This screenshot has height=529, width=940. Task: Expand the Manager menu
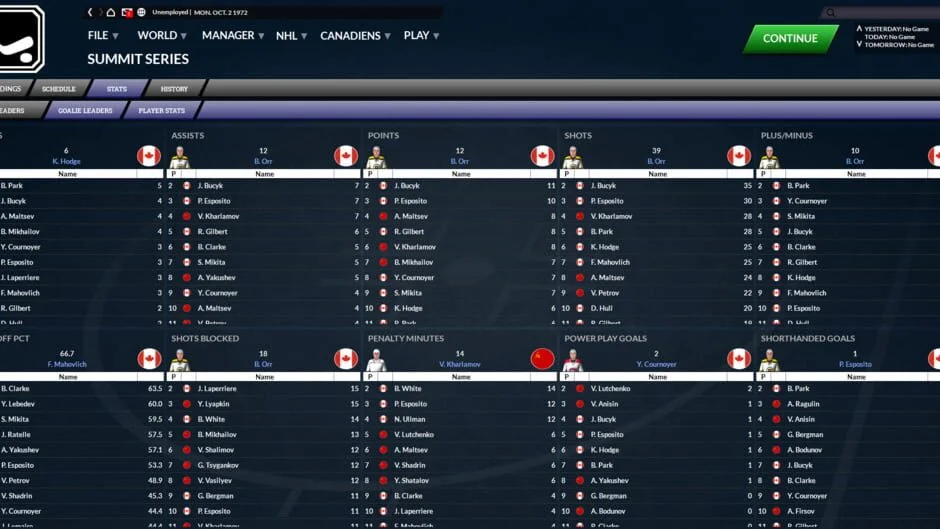pyautogui.click(x=232, y=36)
